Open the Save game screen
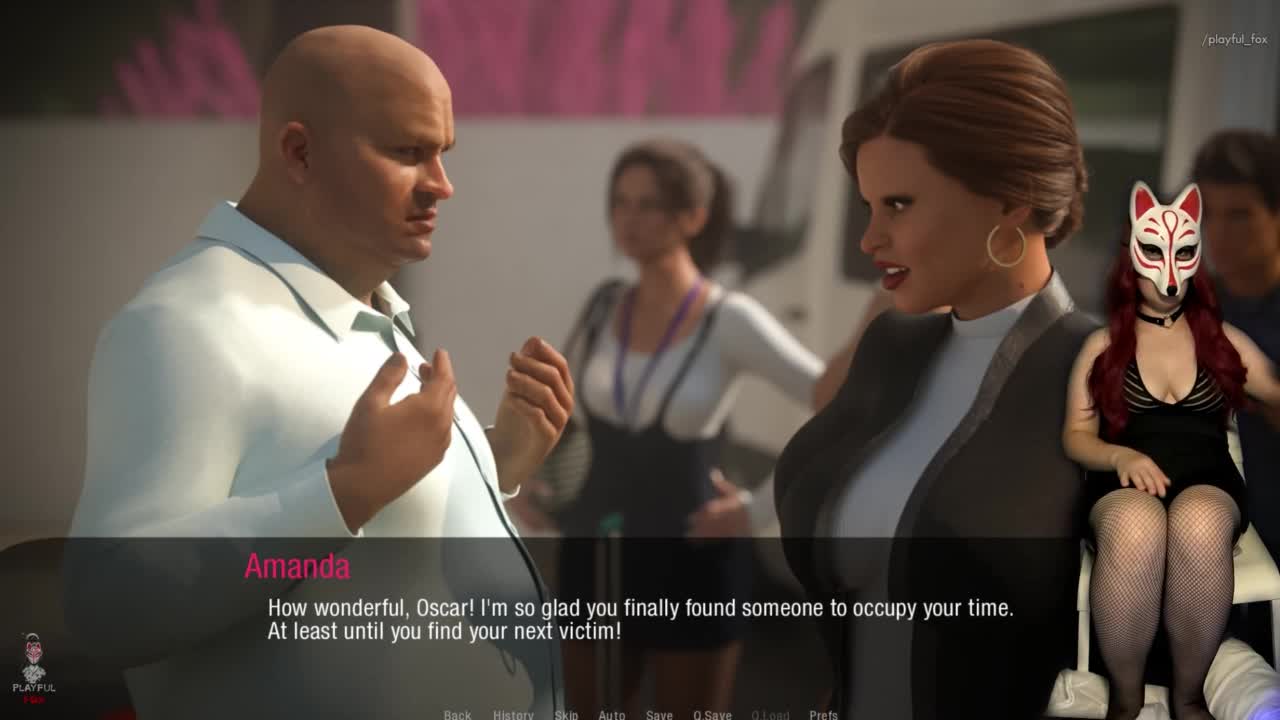 tap(659, 714)
